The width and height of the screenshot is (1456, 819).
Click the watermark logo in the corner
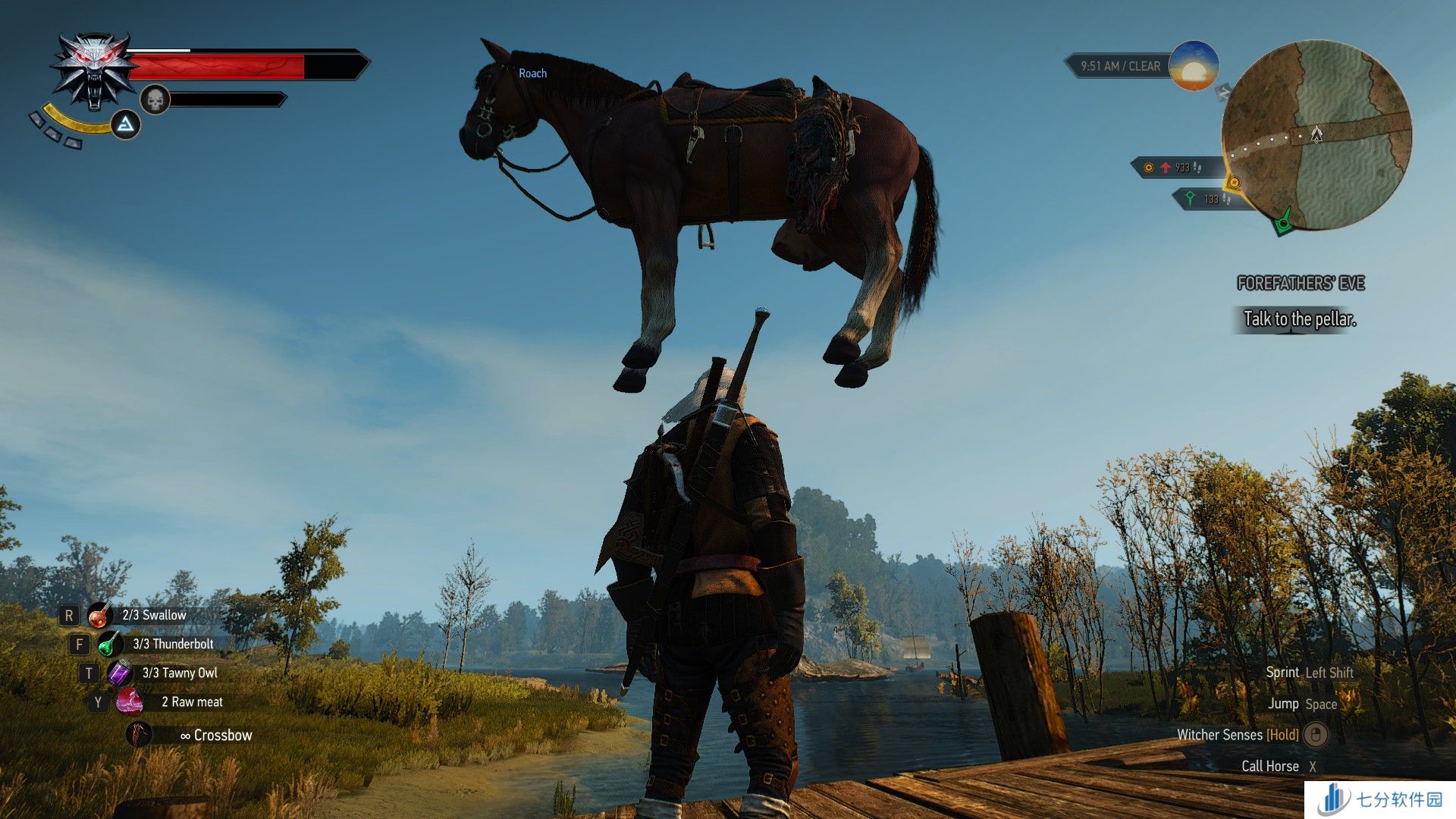(1380, 799)
